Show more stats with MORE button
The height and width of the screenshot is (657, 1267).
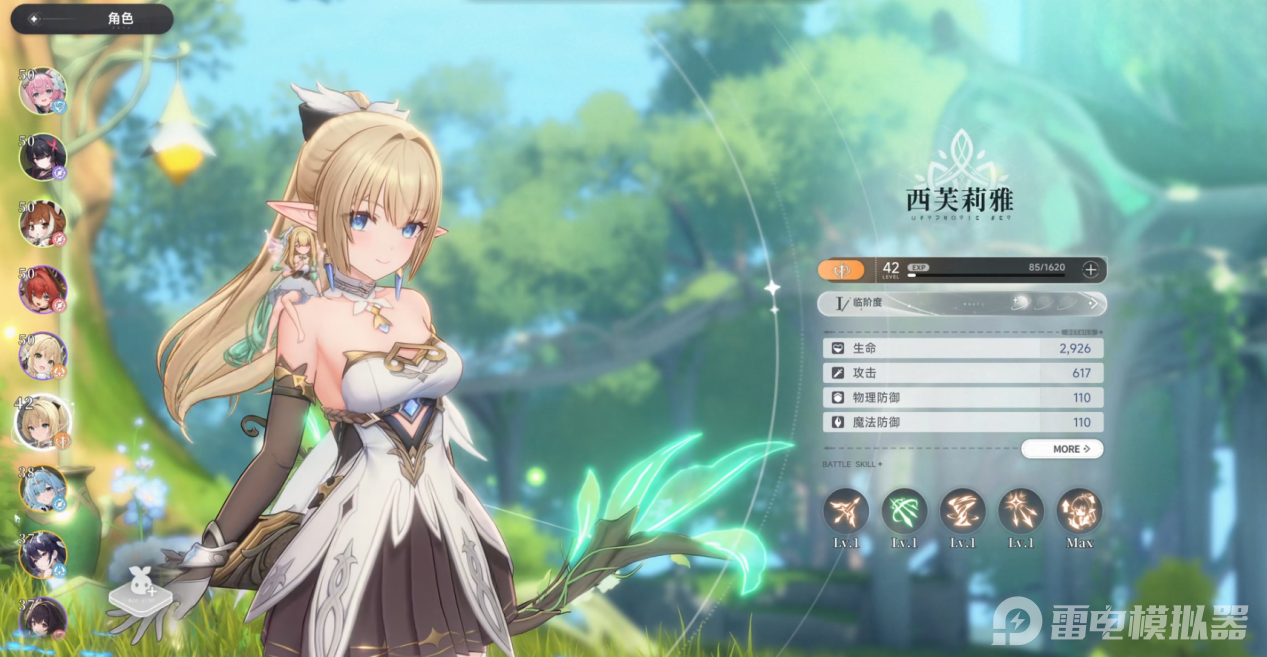click(x=1062, y=449)
